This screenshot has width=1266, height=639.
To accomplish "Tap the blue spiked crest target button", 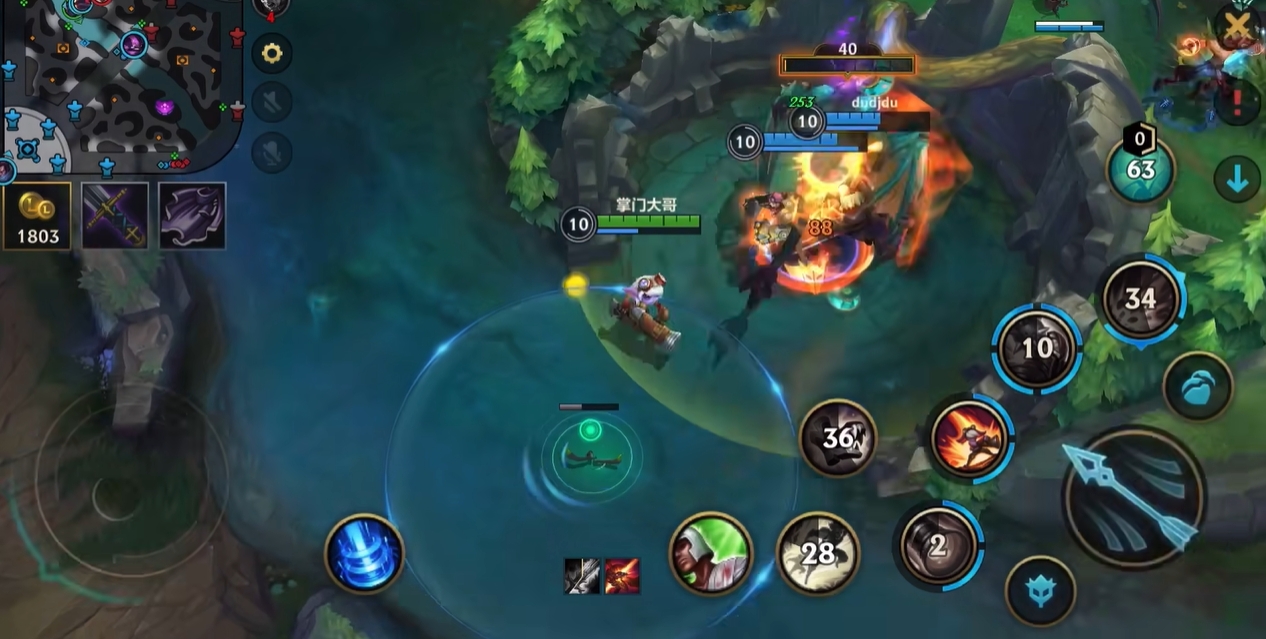I will [x=1040, y=591].
